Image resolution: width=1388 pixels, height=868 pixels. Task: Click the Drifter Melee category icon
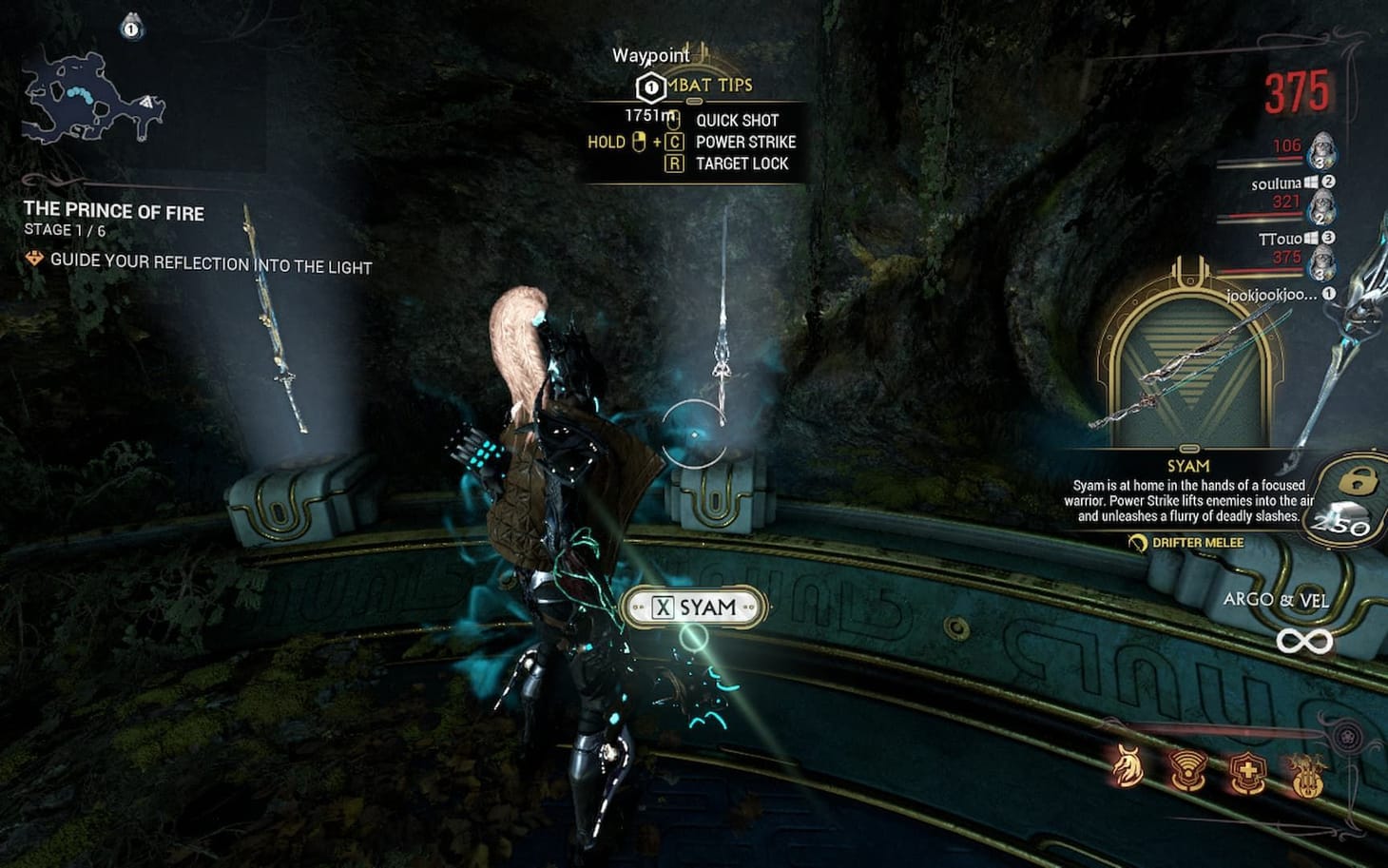point(1138,543)
